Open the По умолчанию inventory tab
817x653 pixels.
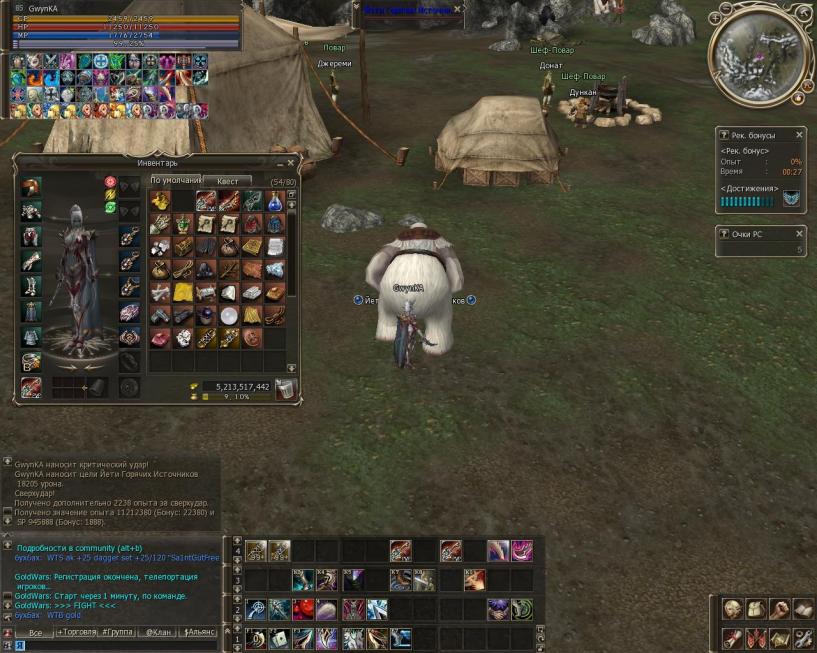click(x=175, y=180)
